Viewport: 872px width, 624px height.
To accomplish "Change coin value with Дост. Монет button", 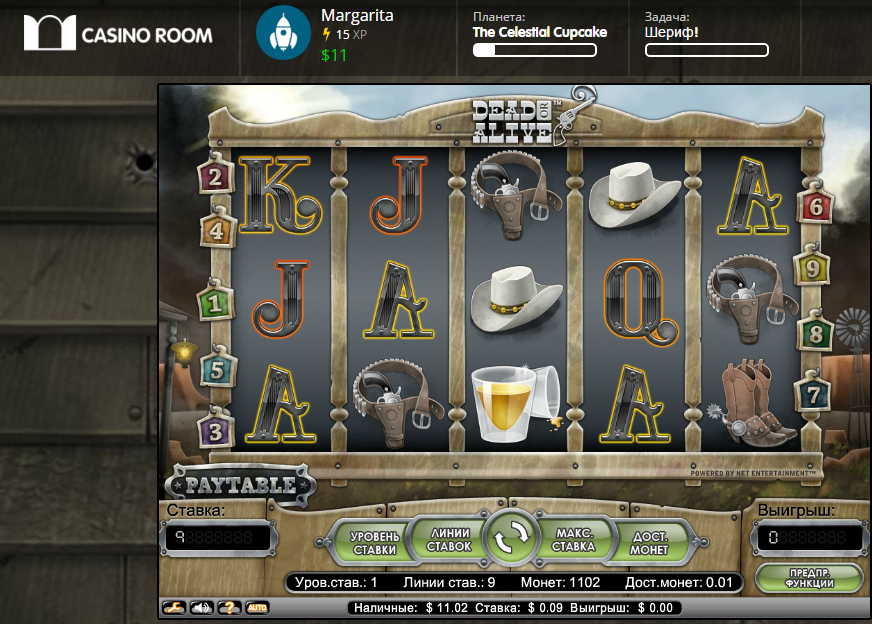I will [x=649, y=541].
